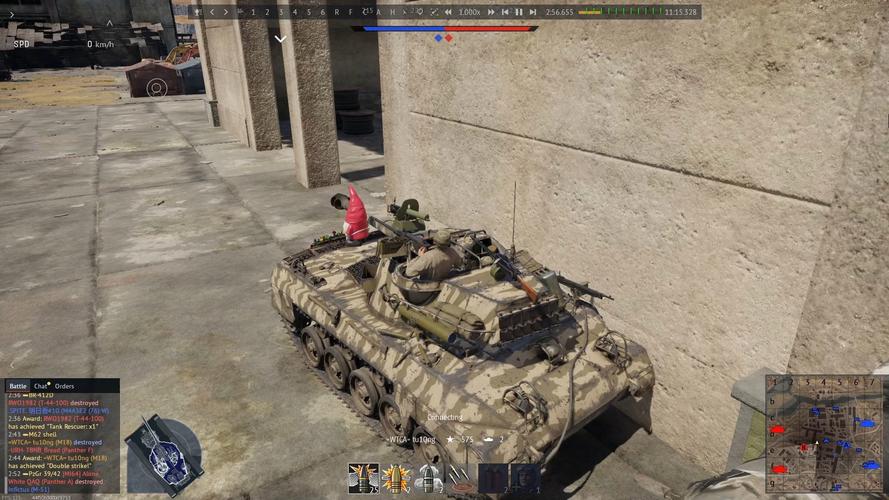Click the replay timeline bar
The height and width of the screenshot is (500, 889).
(x=450, y=29)
